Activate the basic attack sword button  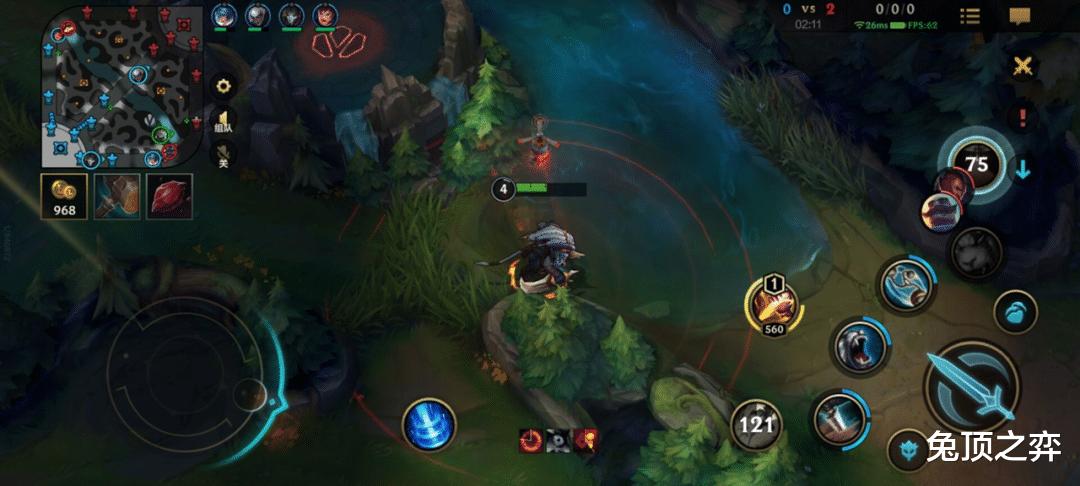click(971, 388)
